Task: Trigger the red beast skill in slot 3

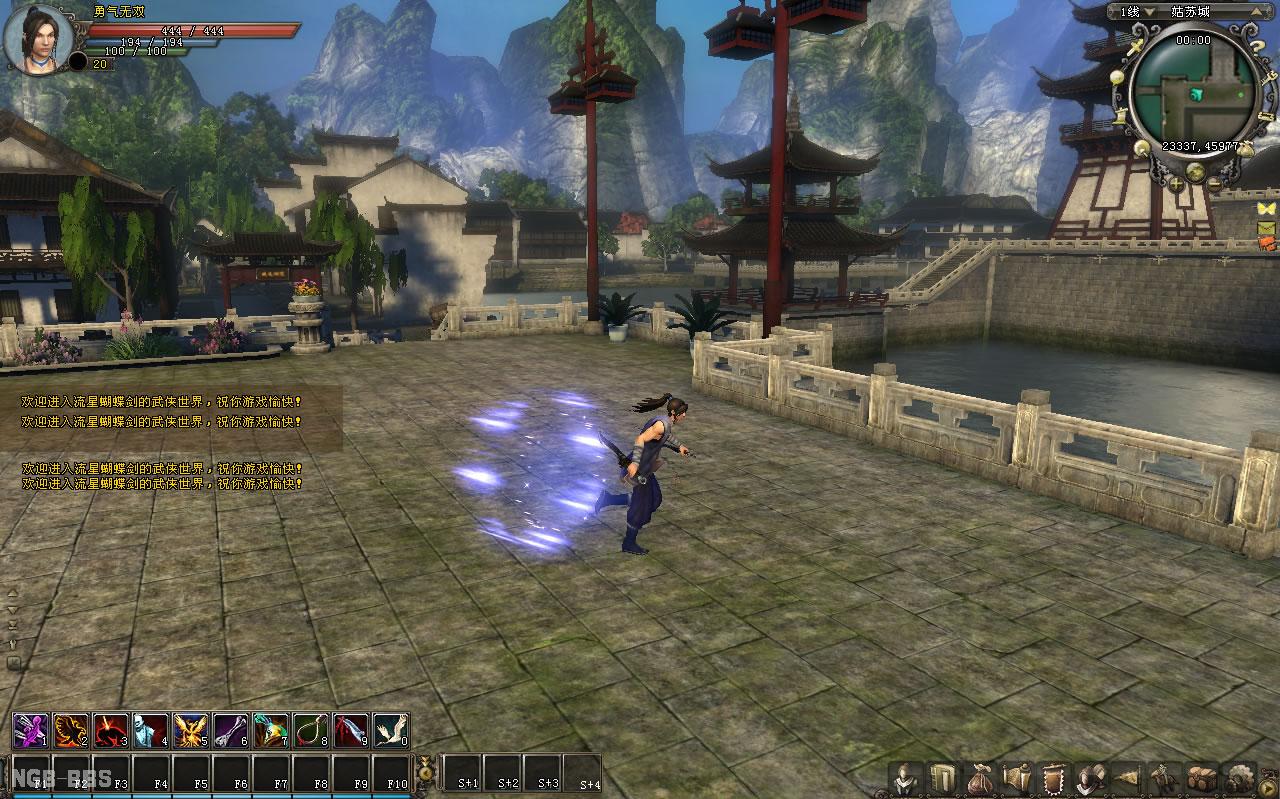Action: pyautogui.click(x=110, y=731)
